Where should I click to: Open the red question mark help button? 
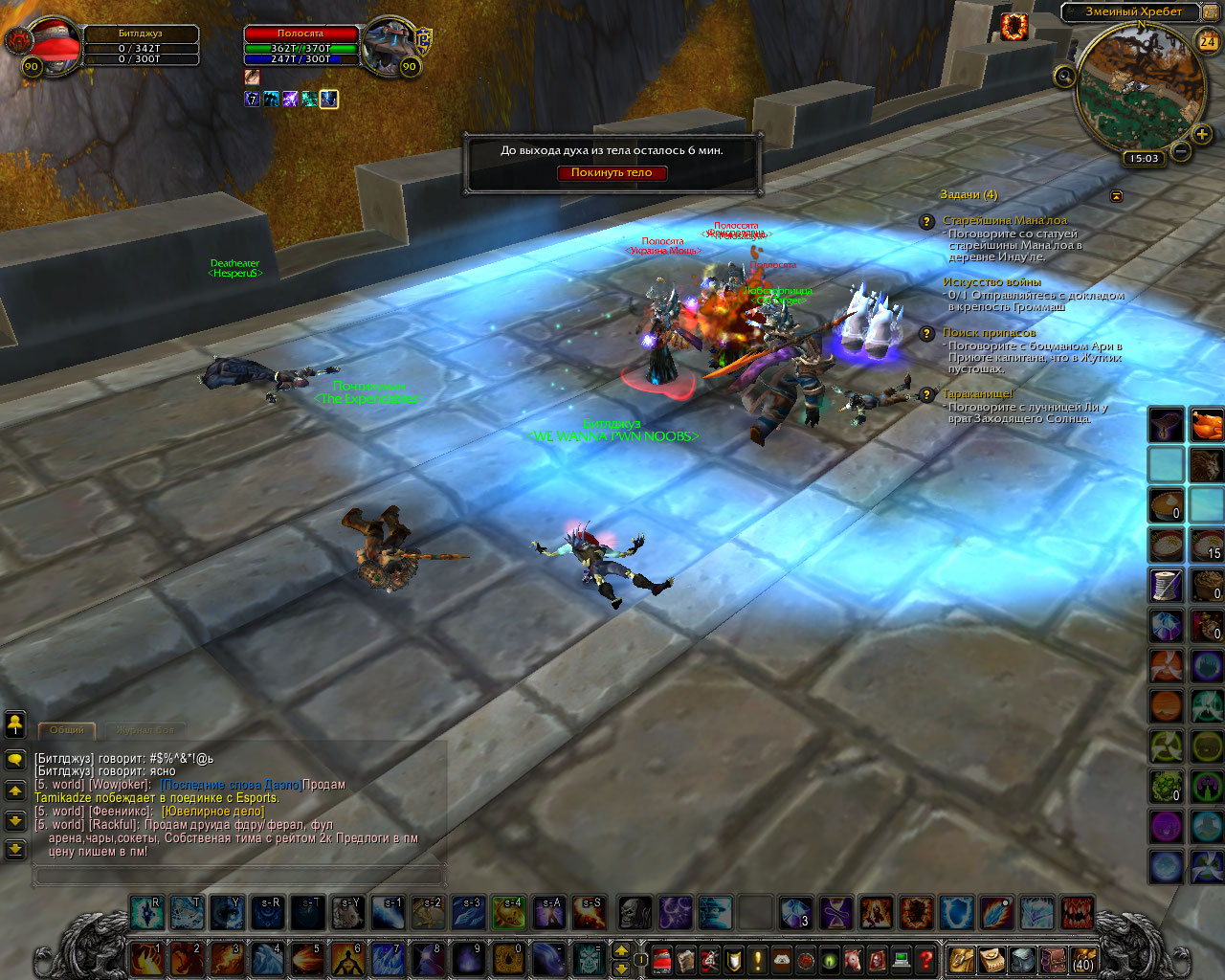(925, 959)
